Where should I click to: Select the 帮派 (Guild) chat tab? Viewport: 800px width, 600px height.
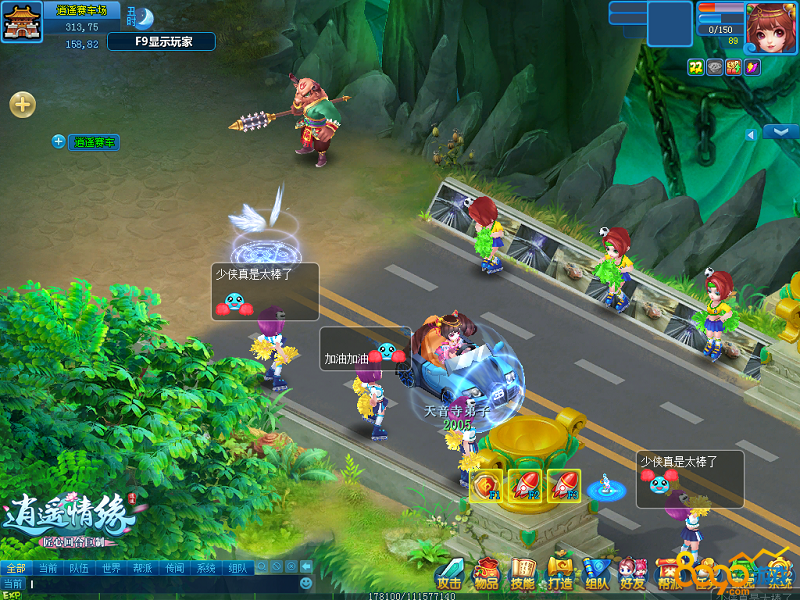tap(143, 567)
